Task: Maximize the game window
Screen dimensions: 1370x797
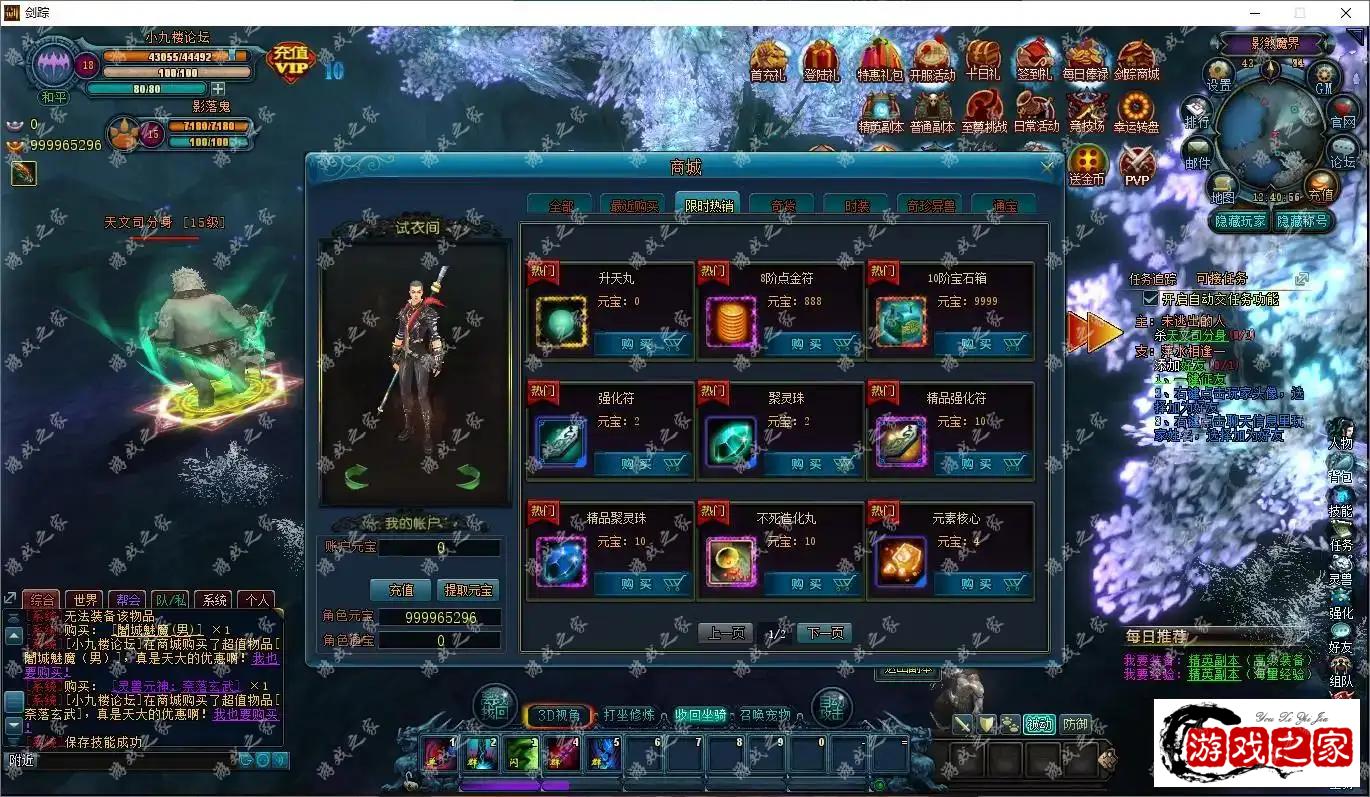Action: 1300,13
